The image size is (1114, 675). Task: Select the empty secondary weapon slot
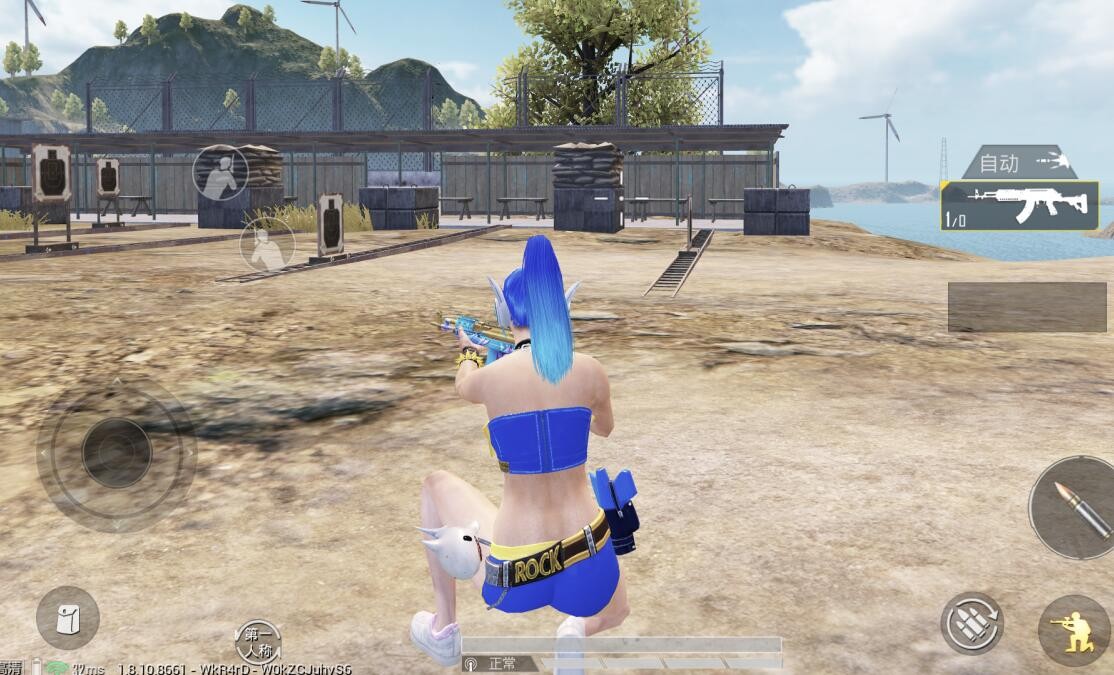(1026, 307)
